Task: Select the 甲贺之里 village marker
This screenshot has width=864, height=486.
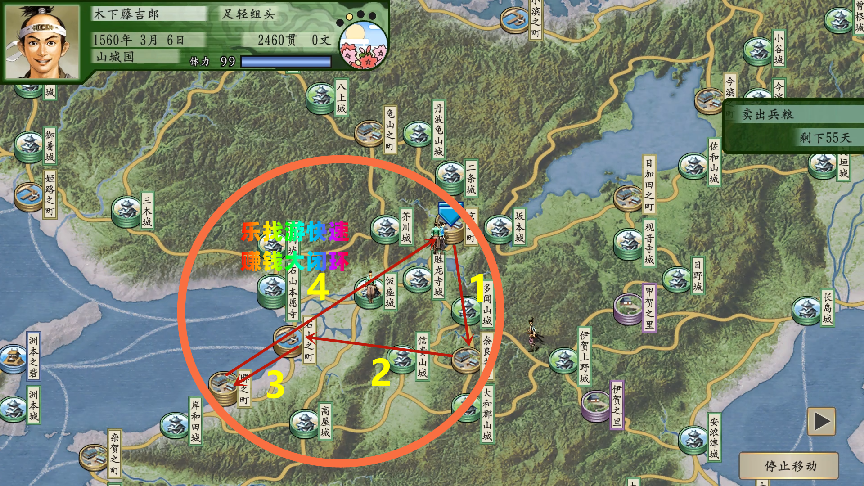Action: 627,306
